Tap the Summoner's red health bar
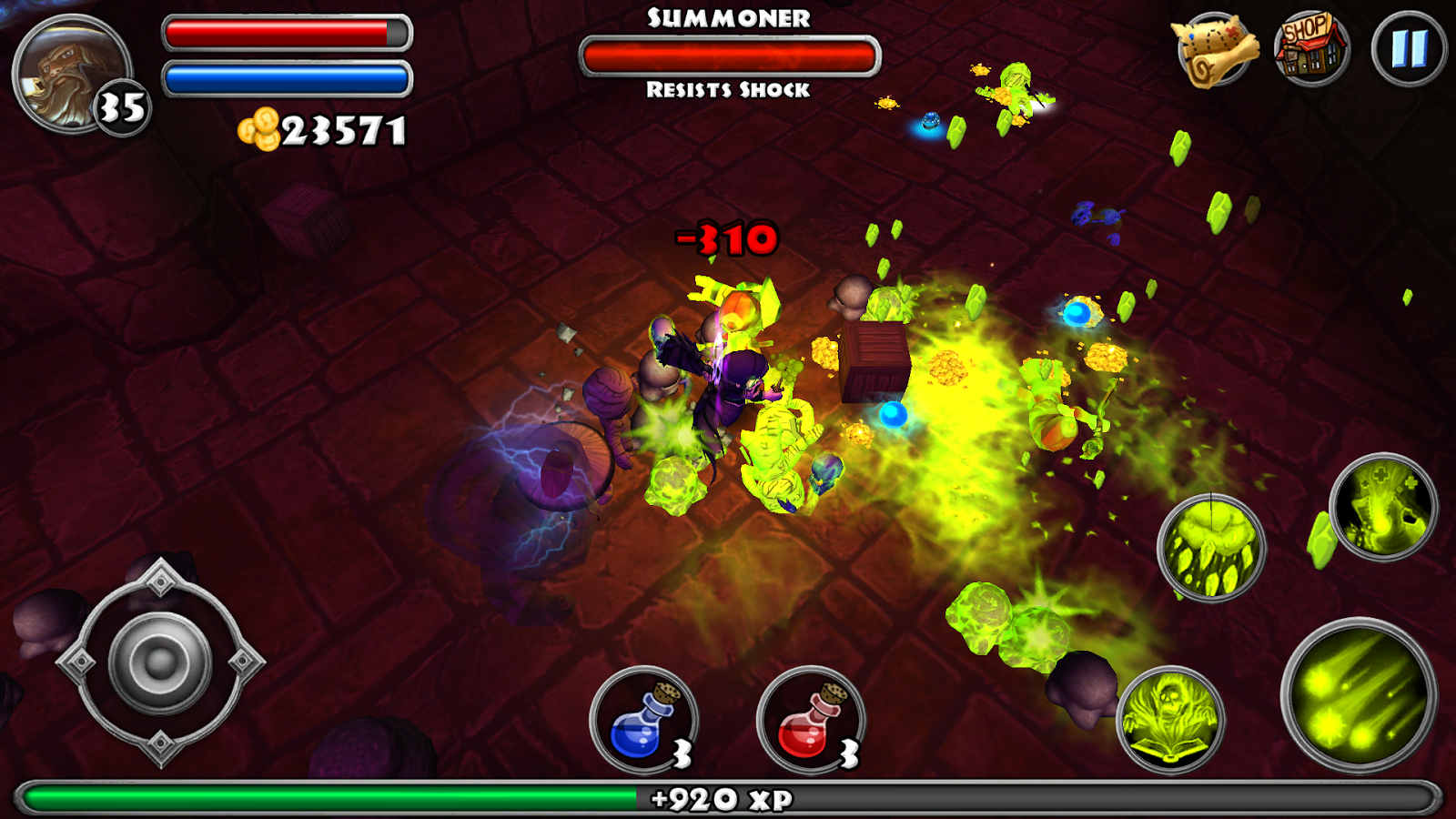The height and width of the screenshot is (819, 1456). [730, 55]
